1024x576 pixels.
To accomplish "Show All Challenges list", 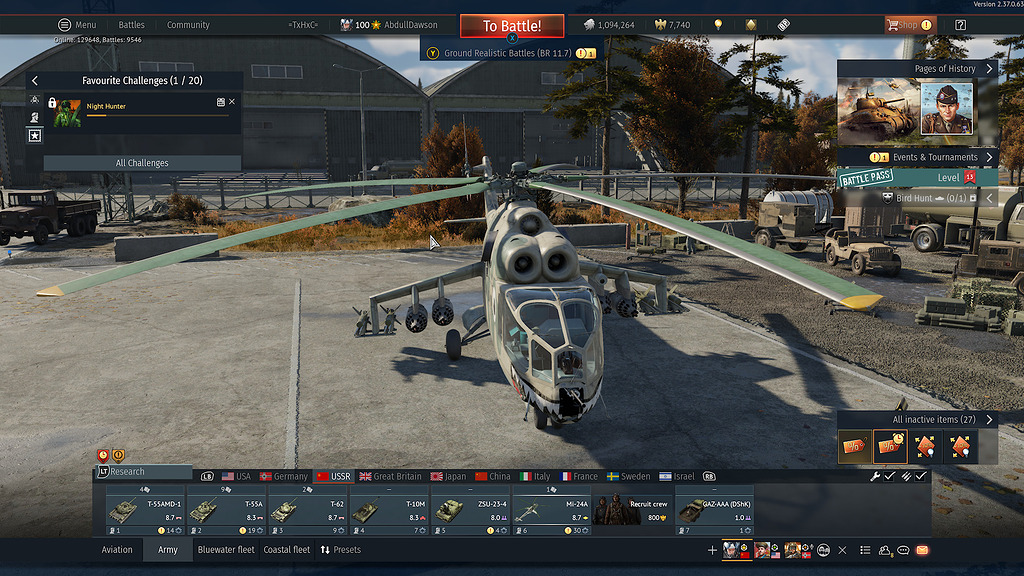I will click(142, 163).
